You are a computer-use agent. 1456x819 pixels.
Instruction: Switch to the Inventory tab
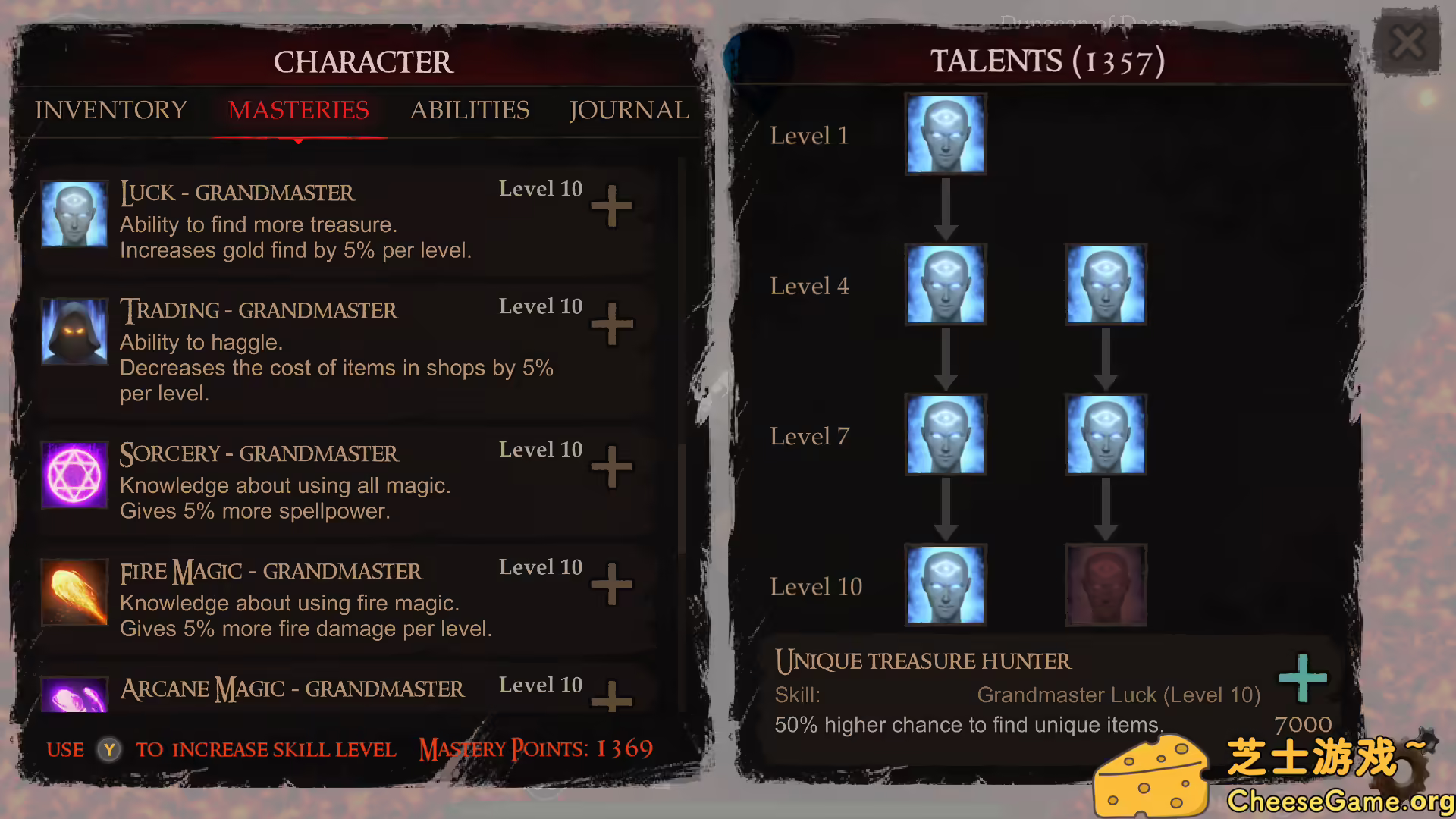tap(110, 111)
